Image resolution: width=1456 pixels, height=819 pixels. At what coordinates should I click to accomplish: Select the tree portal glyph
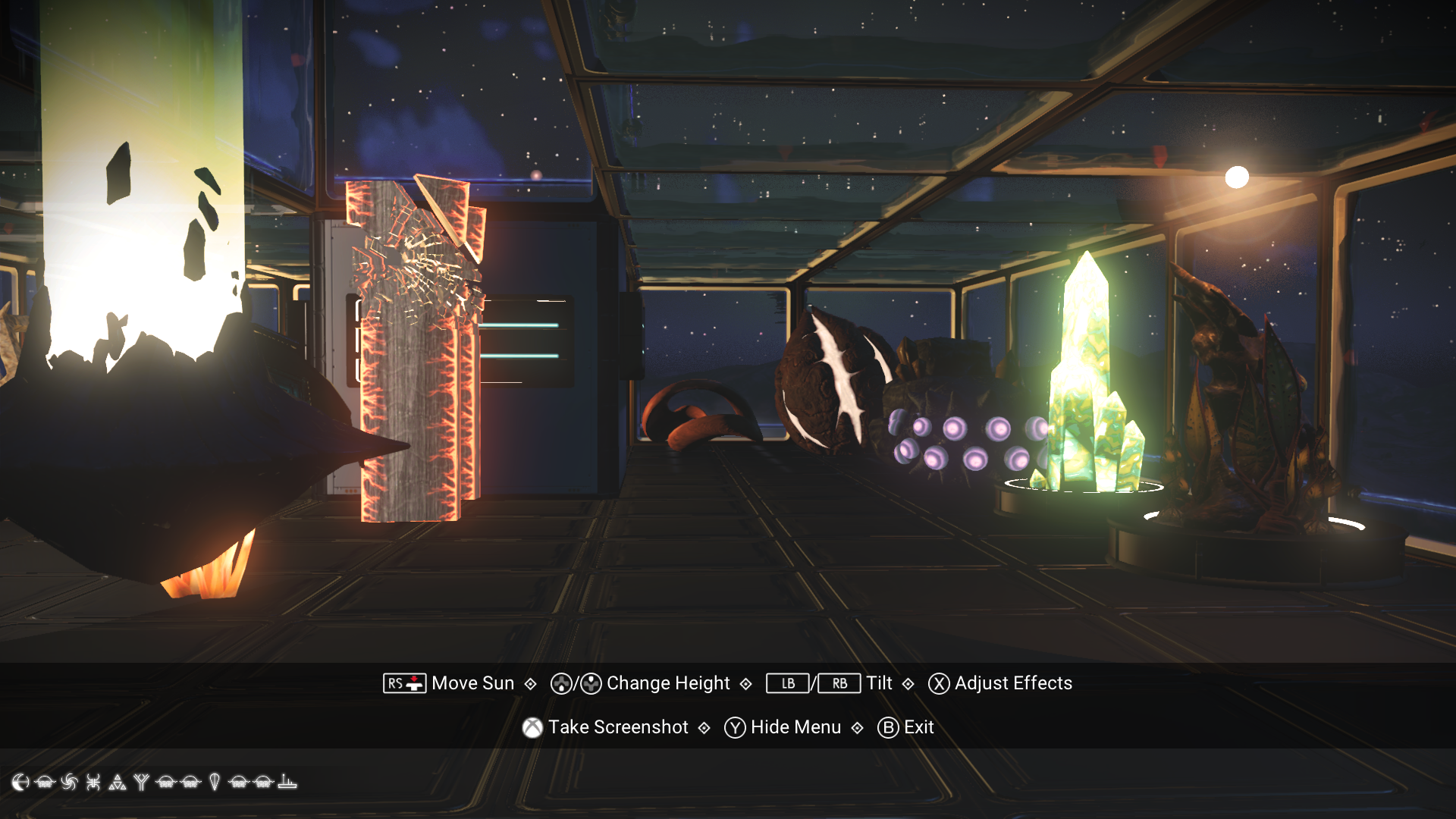[x=142, y=781]
